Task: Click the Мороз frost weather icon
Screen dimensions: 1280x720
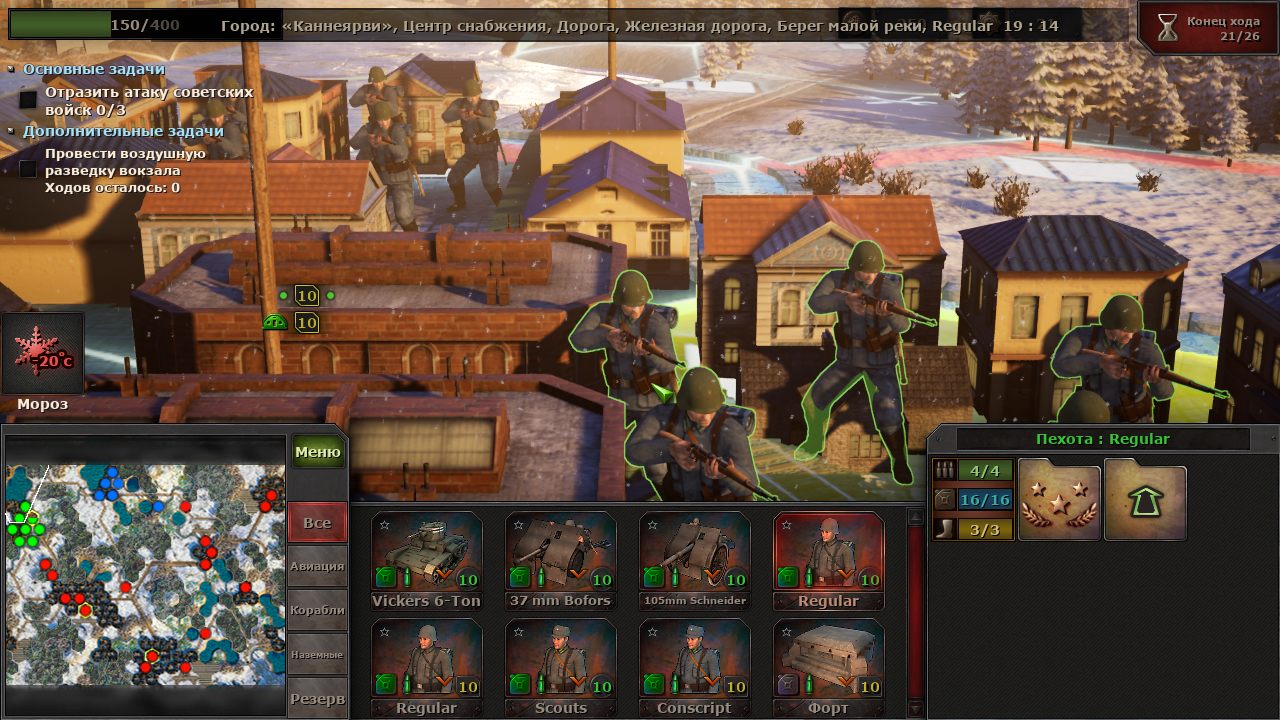Action: pos(43,354)
